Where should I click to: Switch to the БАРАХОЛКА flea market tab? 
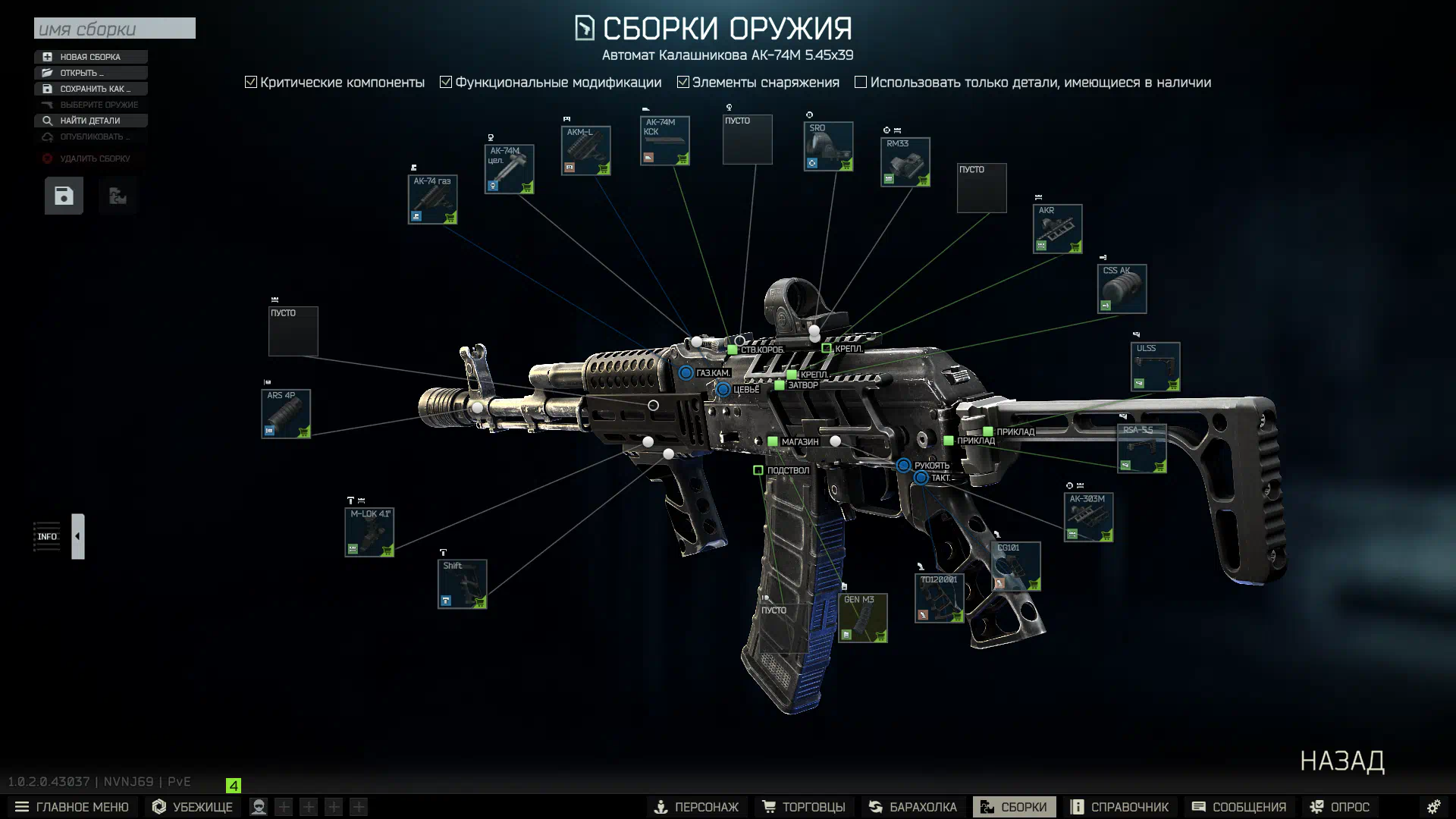912,807
